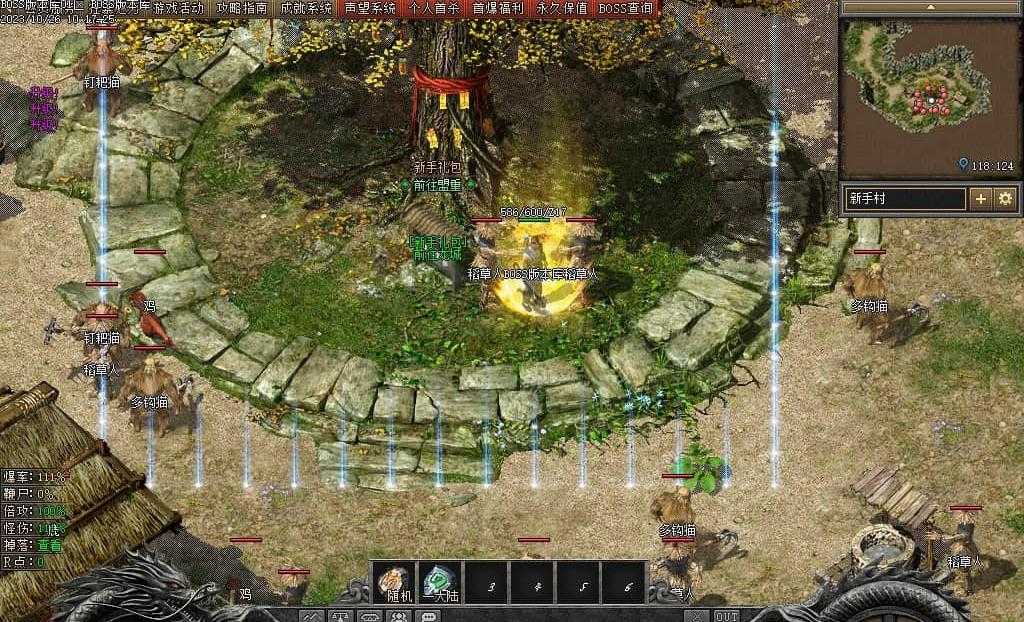Viewport: 1024px width, 622px height.
Task: Click the OUT button in the bottom bar
Action: click(726, 616)
